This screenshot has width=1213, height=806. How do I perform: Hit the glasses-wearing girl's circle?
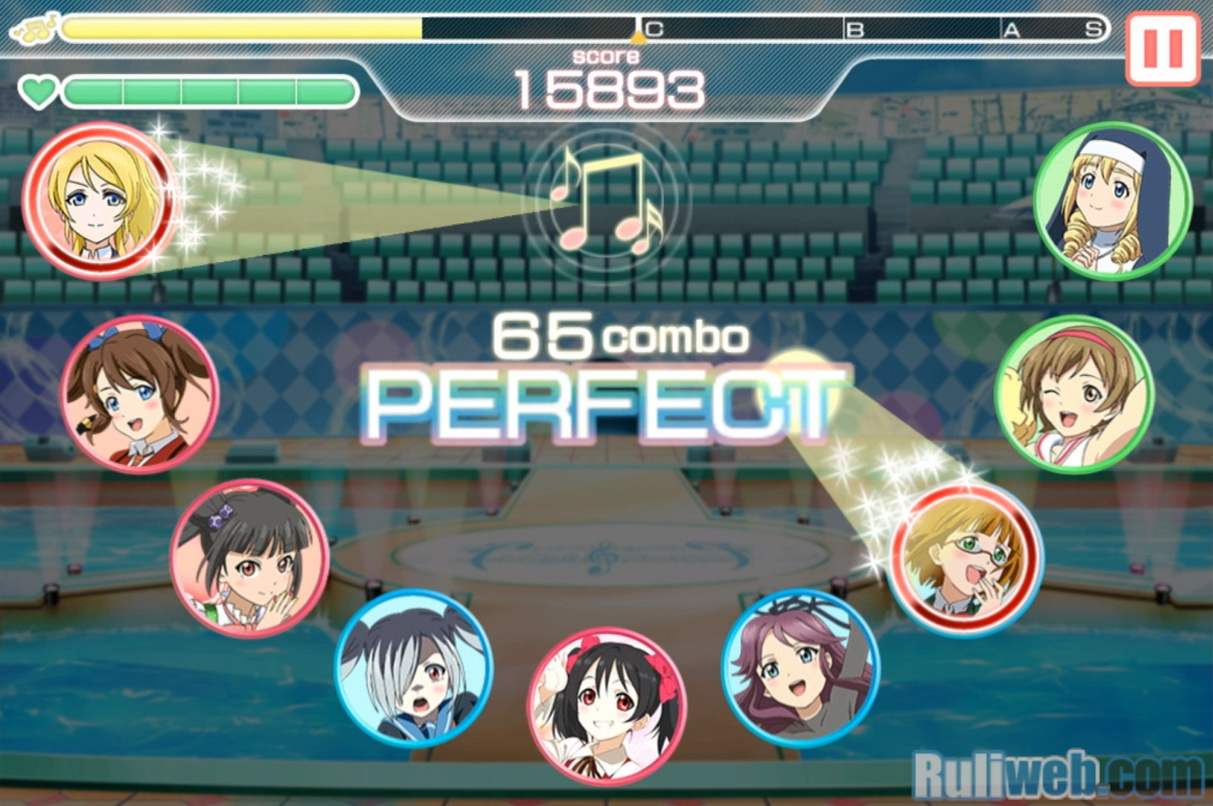tap(966, 558)
